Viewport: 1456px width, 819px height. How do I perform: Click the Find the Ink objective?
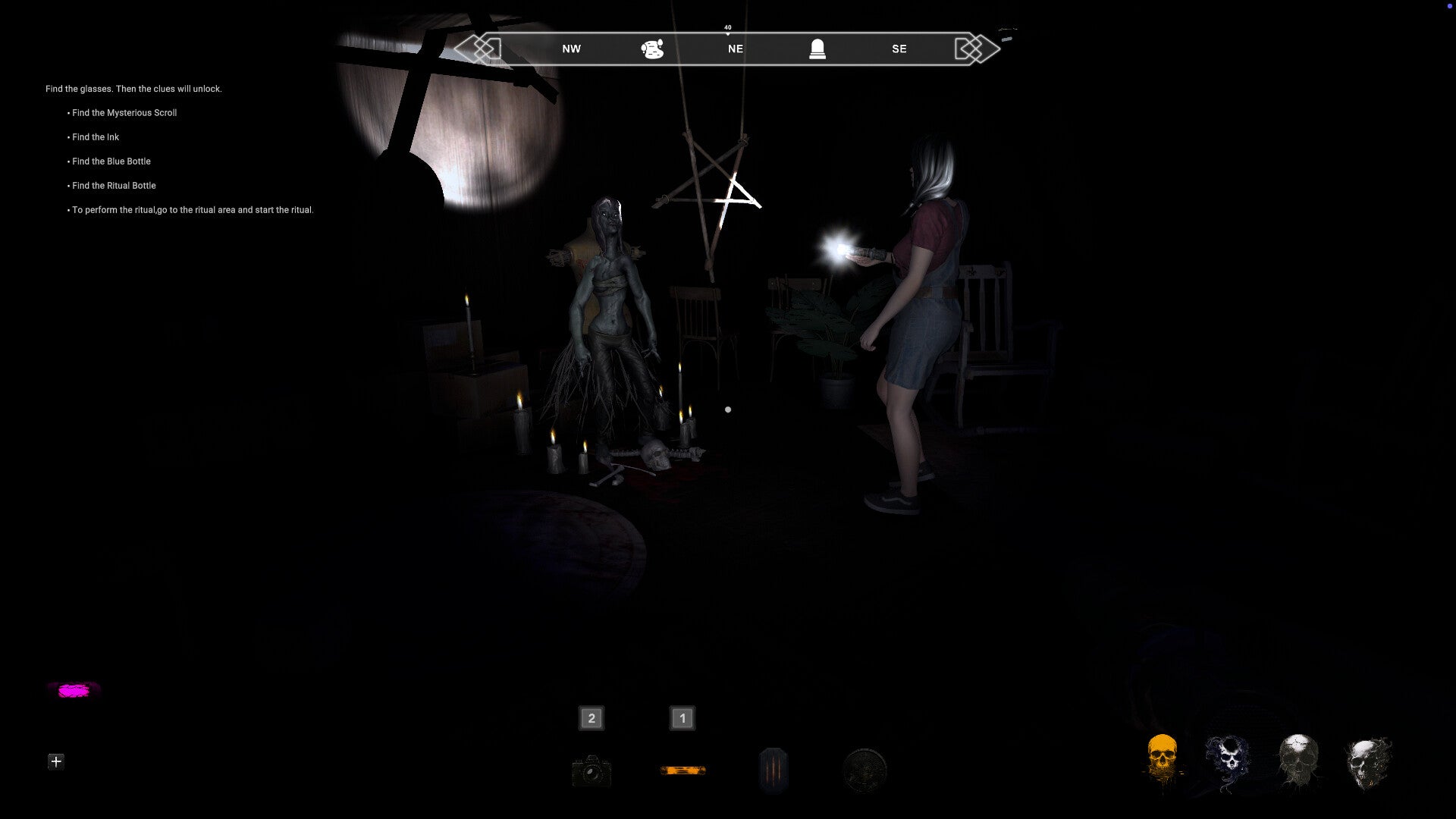[x=96, y=137]
